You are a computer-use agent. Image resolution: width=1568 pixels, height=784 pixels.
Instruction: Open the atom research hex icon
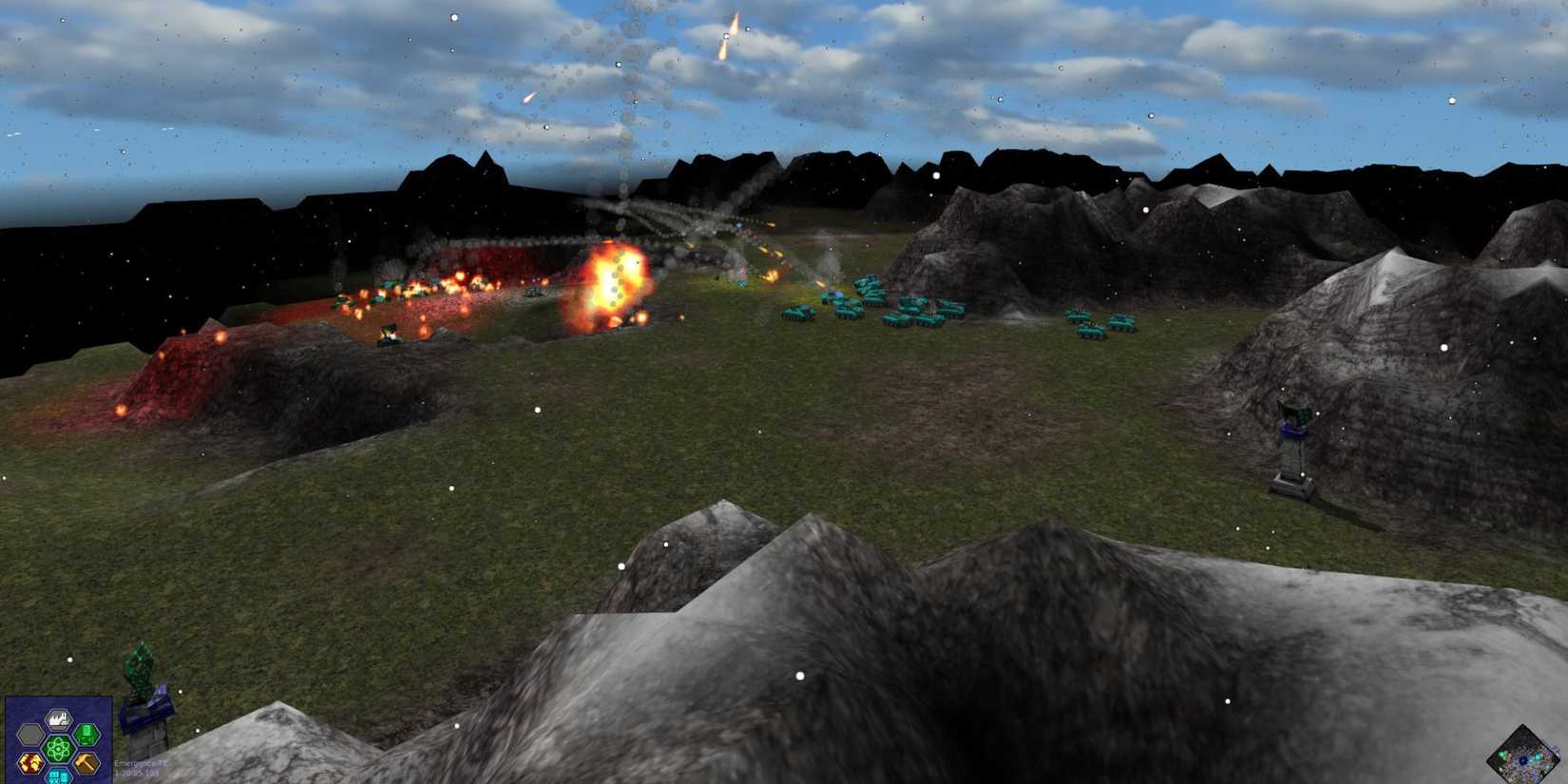point(58,747)
